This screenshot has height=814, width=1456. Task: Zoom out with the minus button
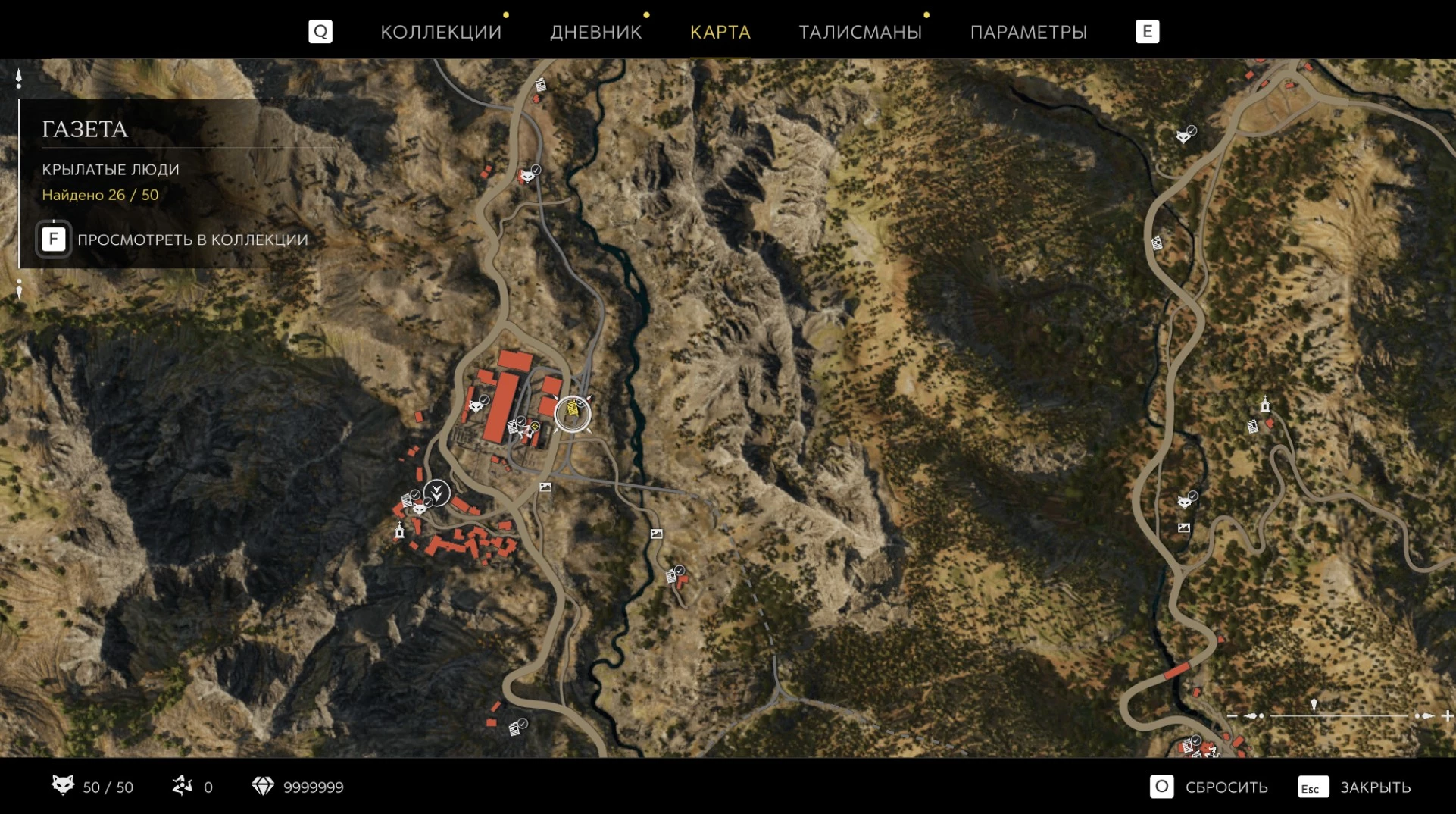(x=1232, y=715)
